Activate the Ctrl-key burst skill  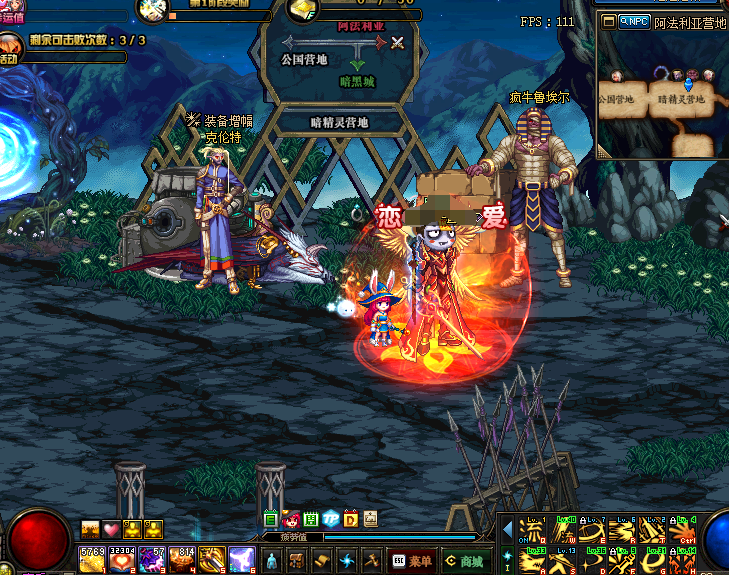(x=683, y=530)
